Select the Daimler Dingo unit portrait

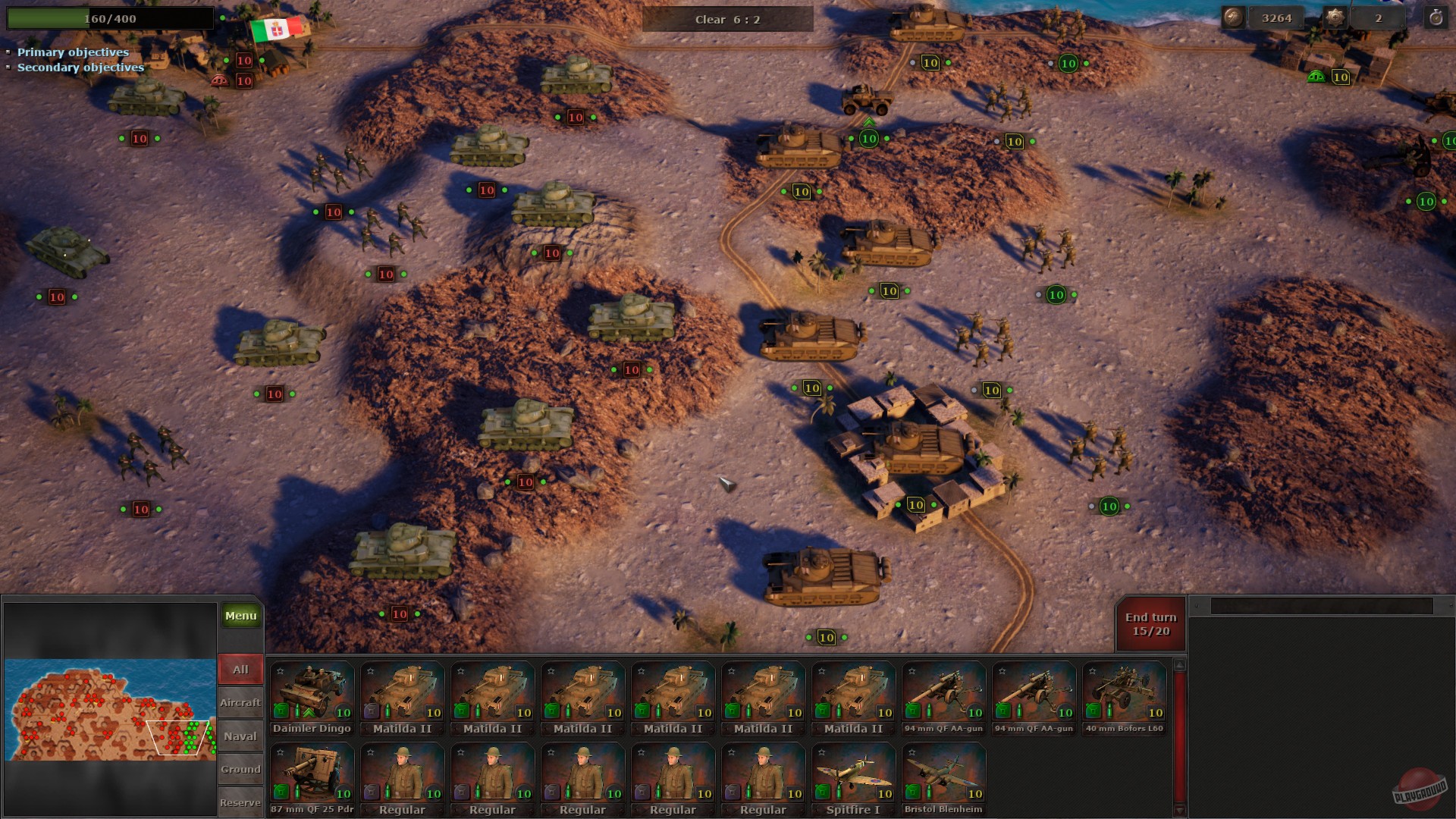pyautogui.click(x=312, y=692)
